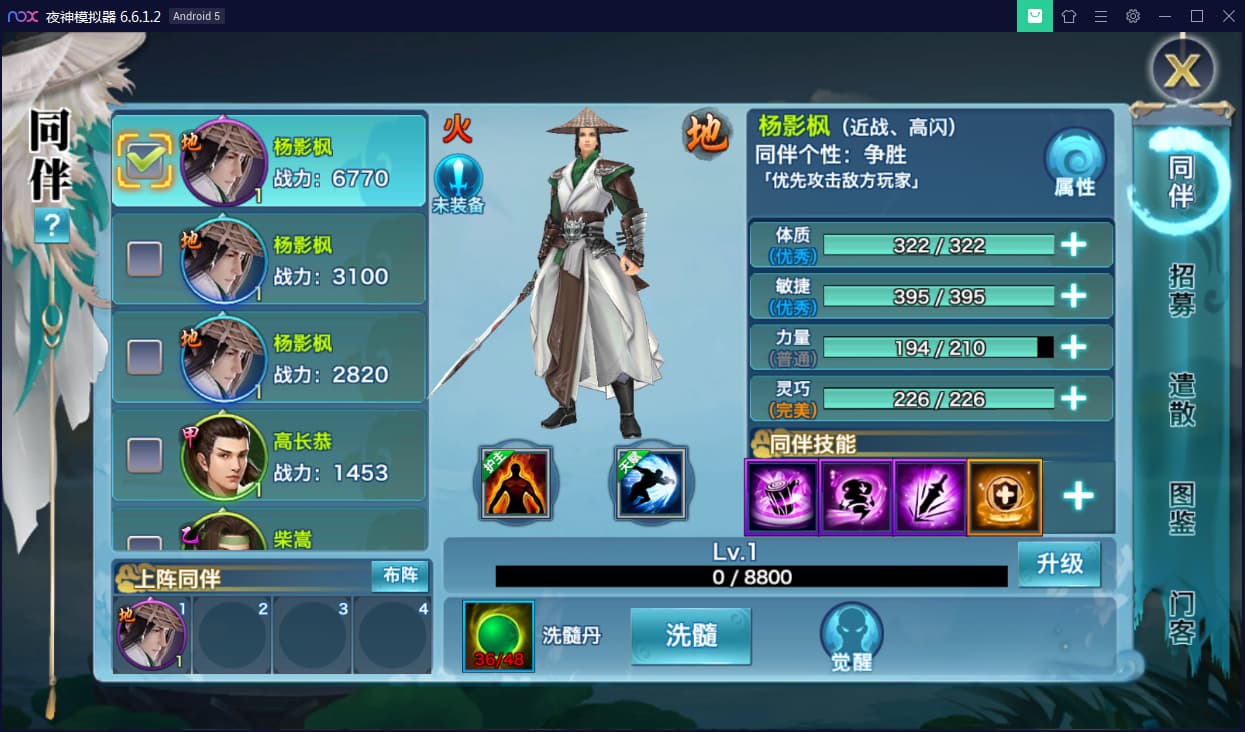Close the companion panel with the X button
1245x732 pixels.
[x=1183, y=70]
